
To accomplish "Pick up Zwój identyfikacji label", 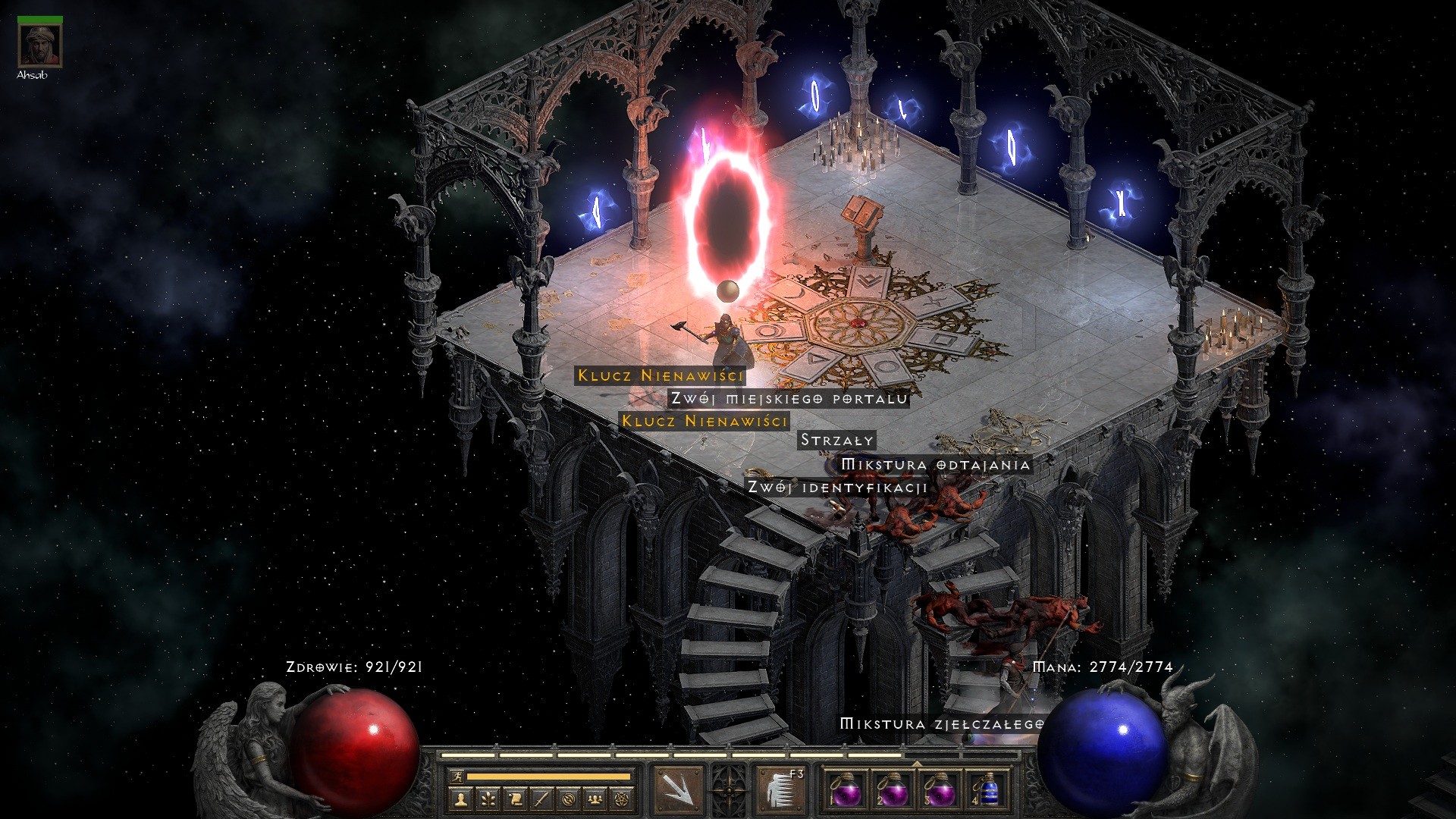I will (x=837, y=487).
